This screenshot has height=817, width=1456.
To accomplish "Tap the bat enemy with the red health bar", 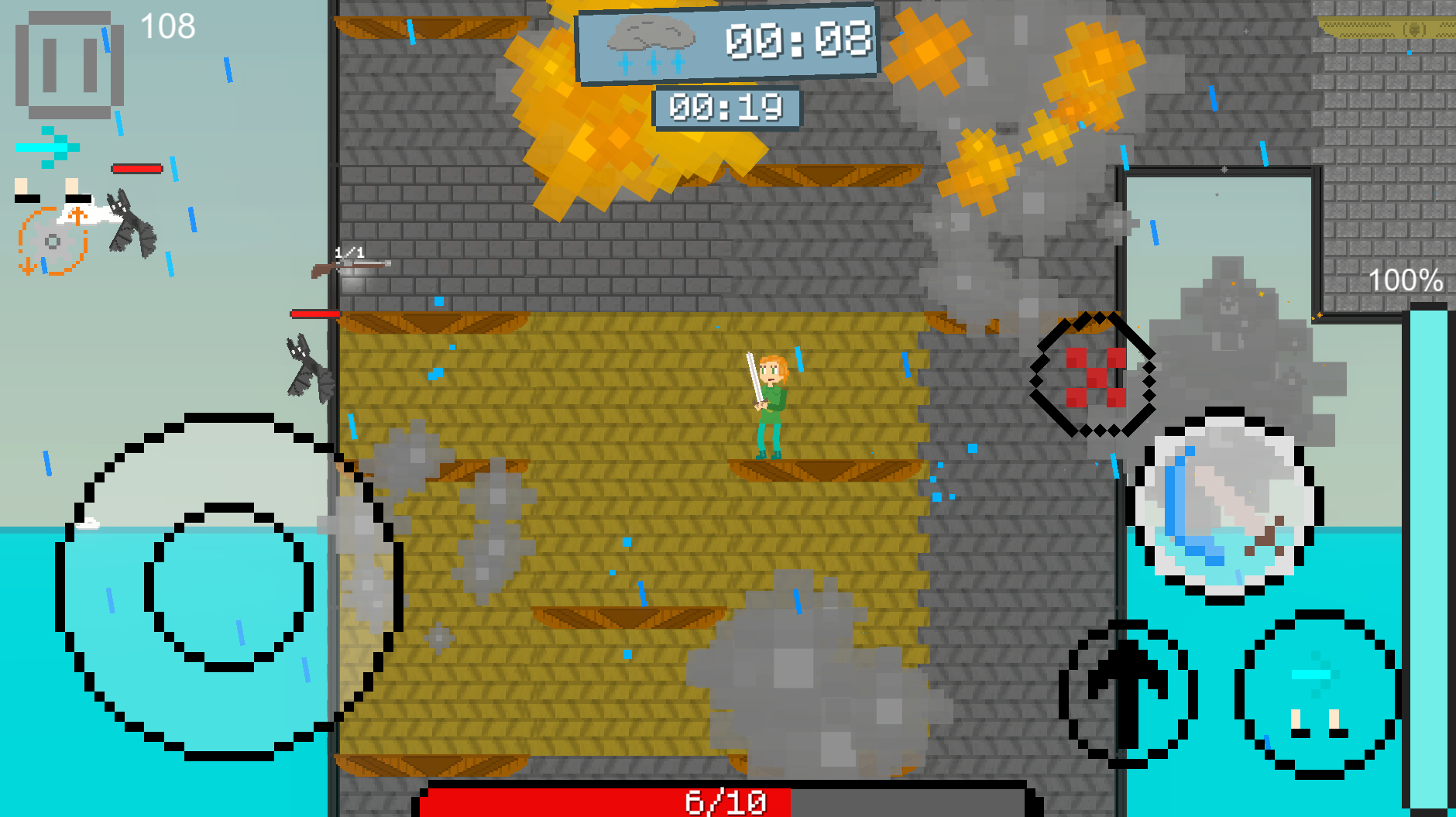I will tap(308, 364).
